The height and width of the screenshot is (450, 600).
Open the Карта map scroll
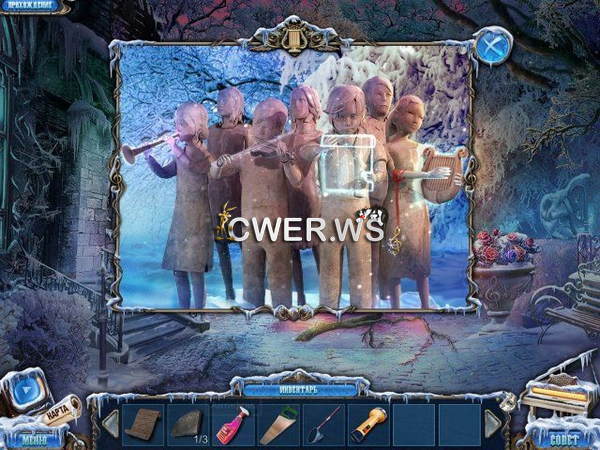point(63,412)
